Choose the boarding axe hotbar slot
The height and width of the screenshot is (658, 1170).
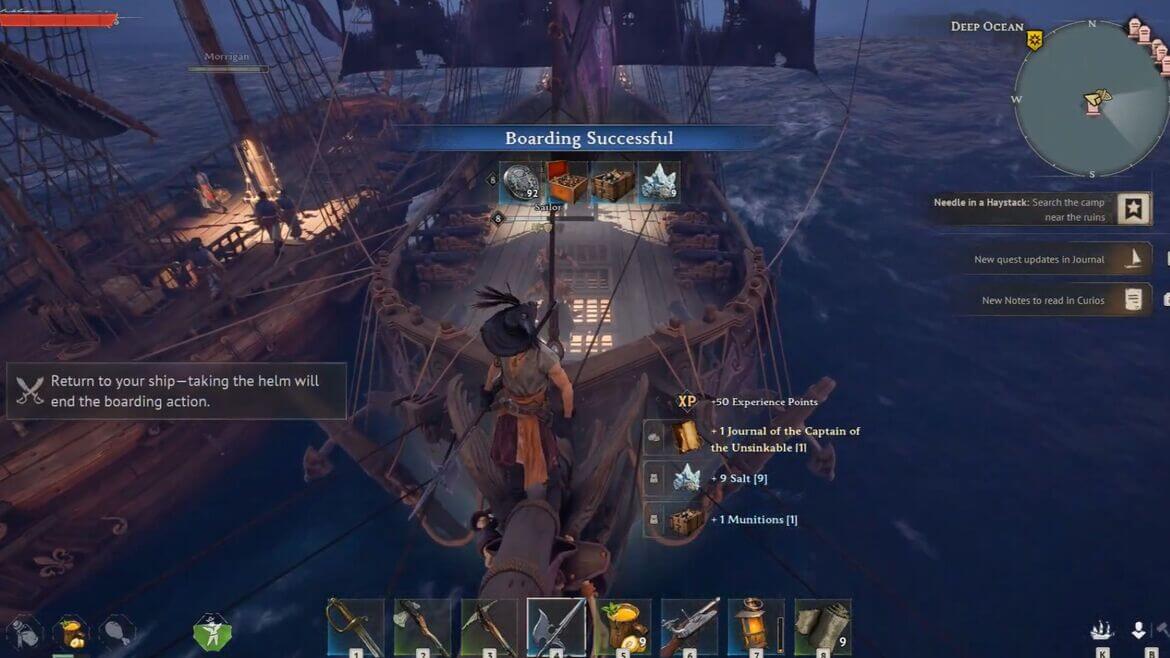[556, 627]
